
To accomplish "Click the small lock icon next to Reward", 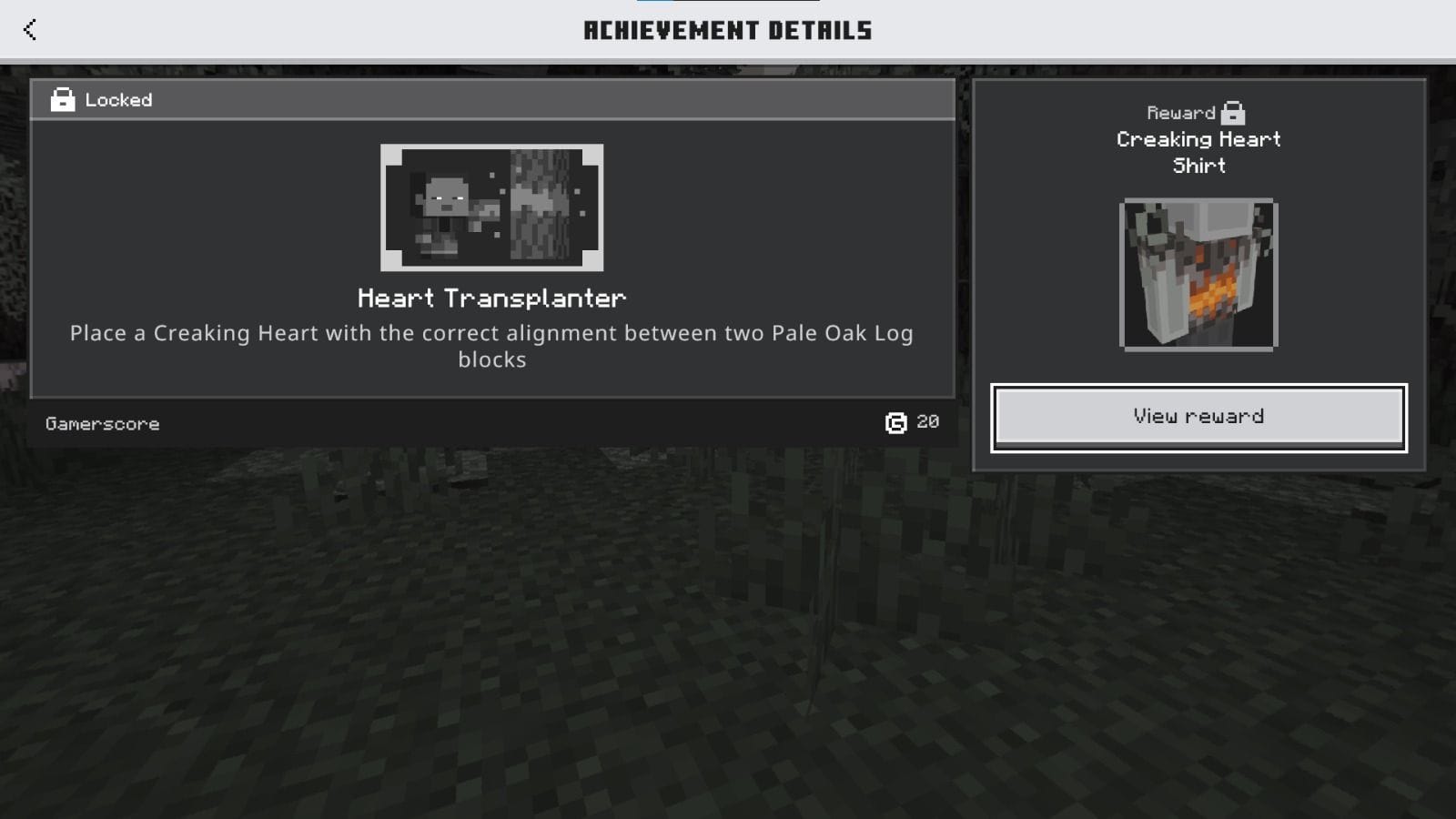I will pyautogui.click(x=1234, y=112).
